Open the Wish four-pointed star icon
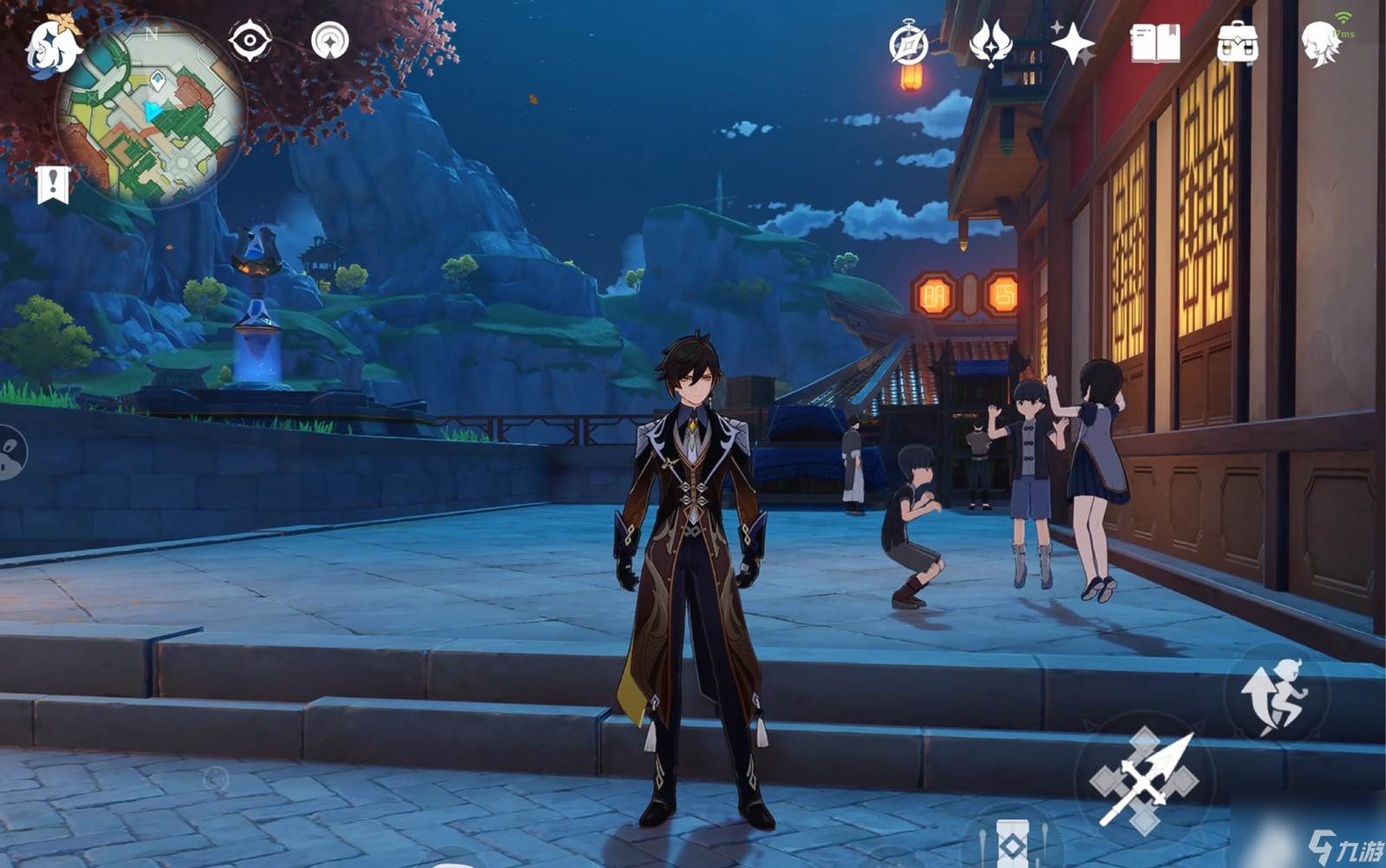This screenshot has width=1386, height=868. click(1072, 43)
